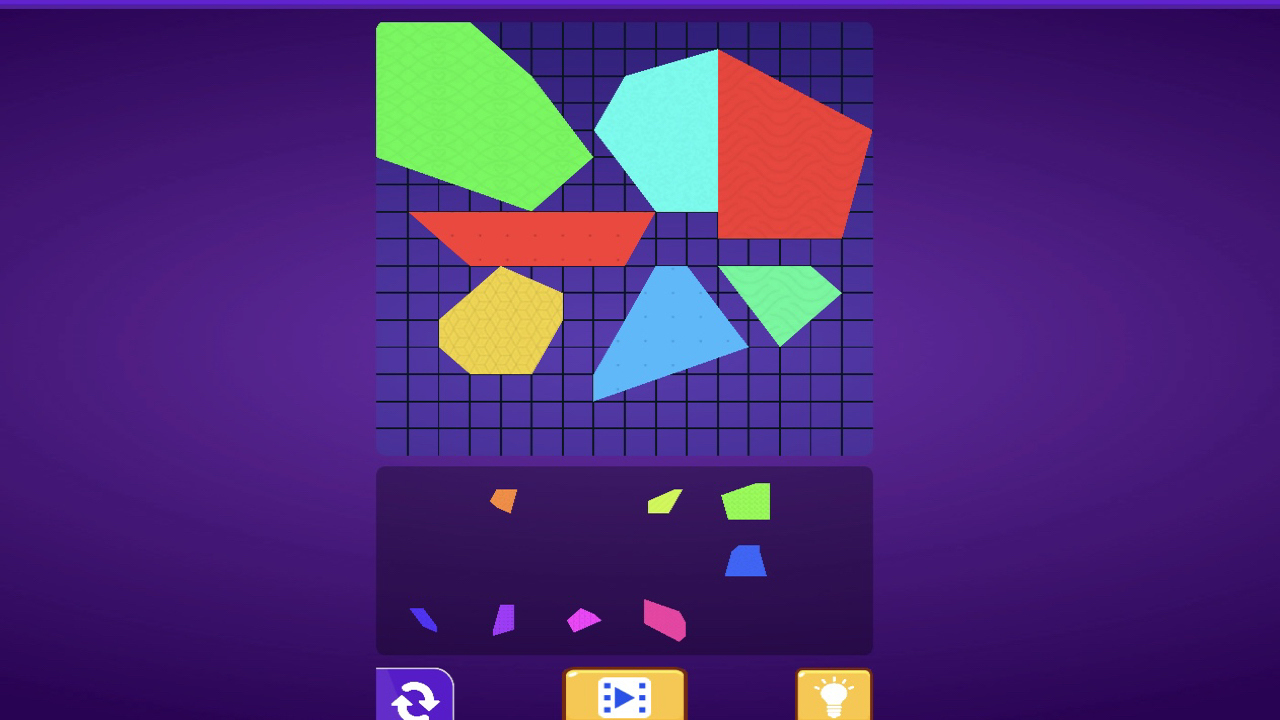Screen dimensions: 1280x720
Task: Pick the small dark blue tray piece
Action: [x=423, y=619]
